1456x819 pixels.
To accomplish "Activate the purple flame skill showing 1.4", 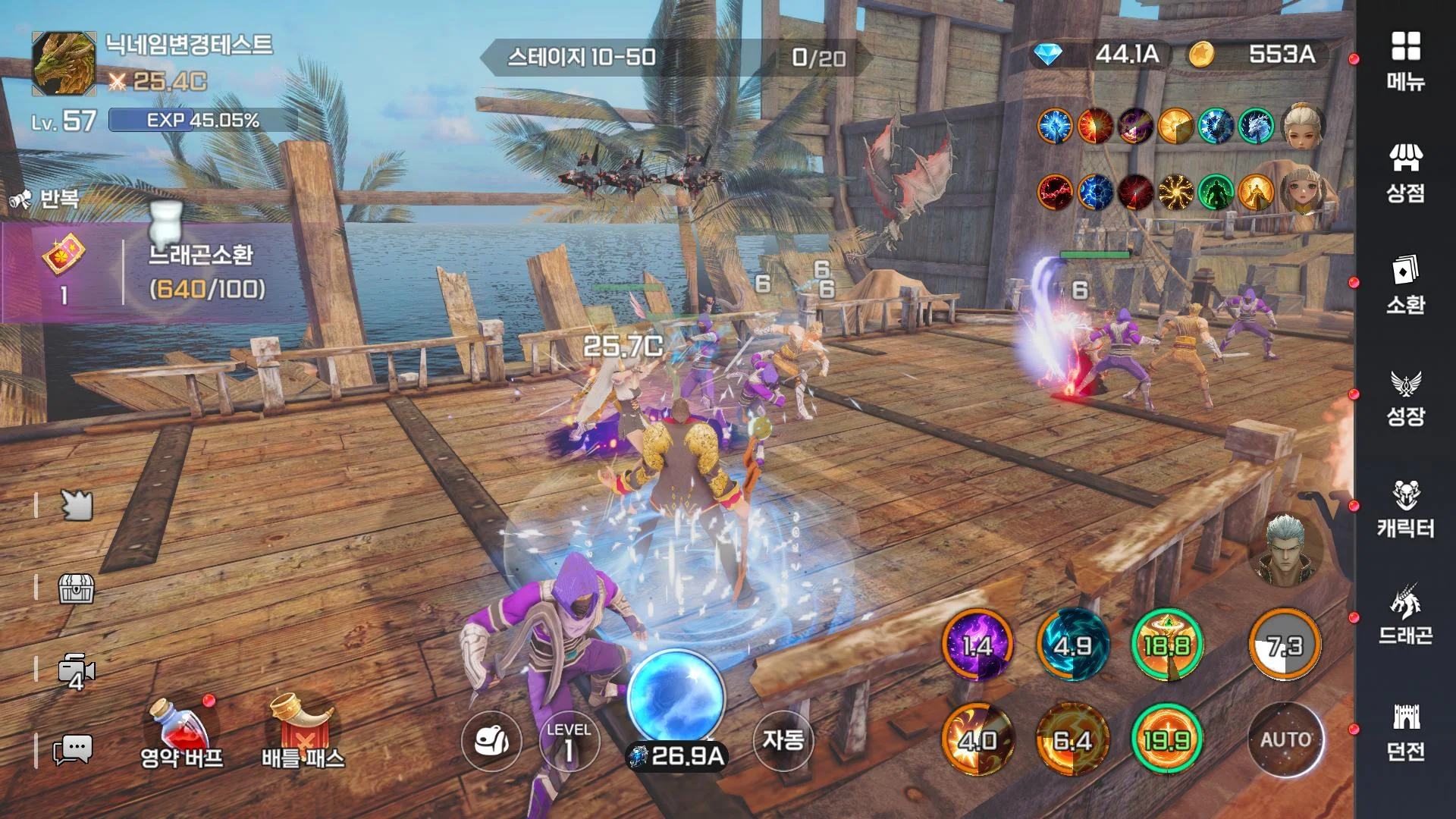I will 977,645.
